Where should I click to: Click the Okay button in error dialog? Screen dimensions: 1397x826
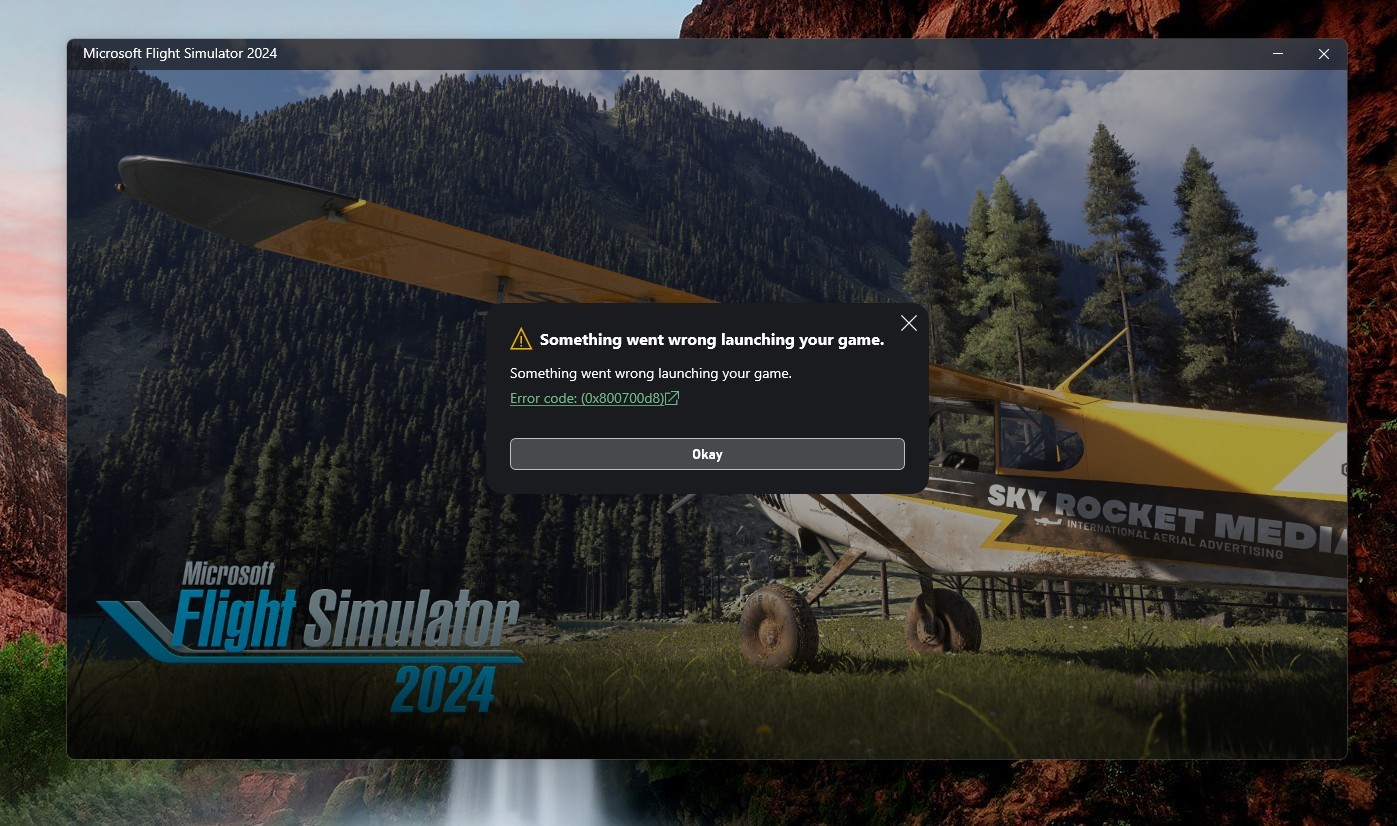click(707, 454)
